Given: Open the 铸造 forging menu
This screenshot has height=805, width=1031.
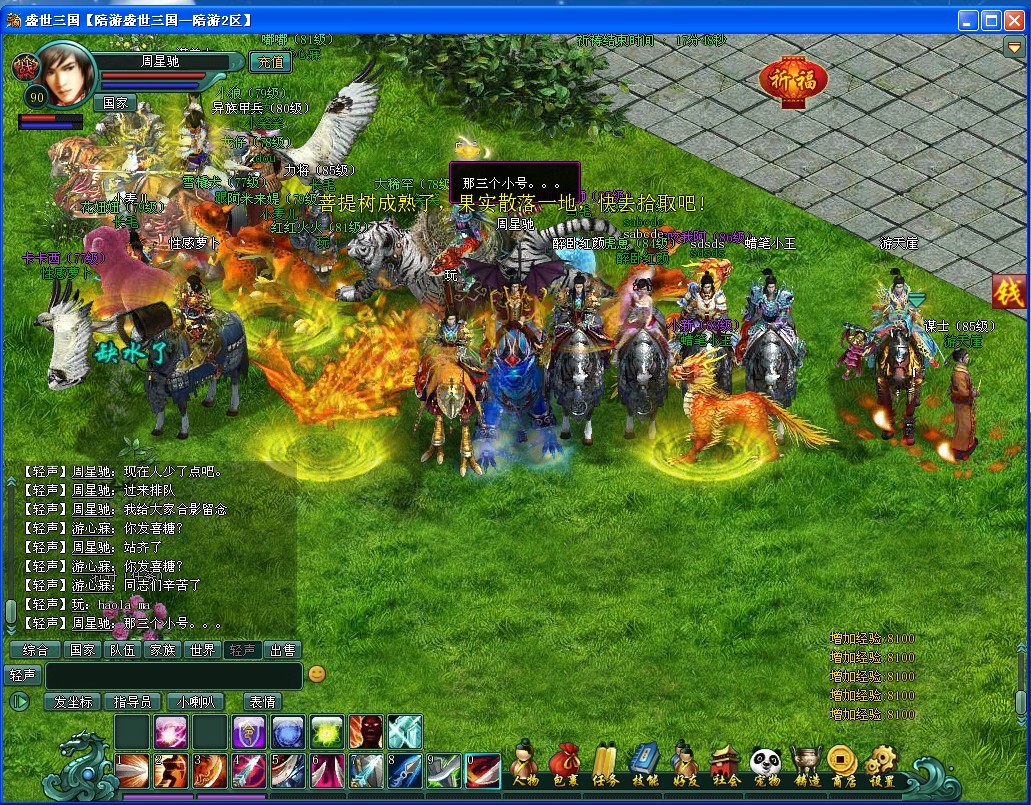Looking at the screenshot, I should 804,763.
